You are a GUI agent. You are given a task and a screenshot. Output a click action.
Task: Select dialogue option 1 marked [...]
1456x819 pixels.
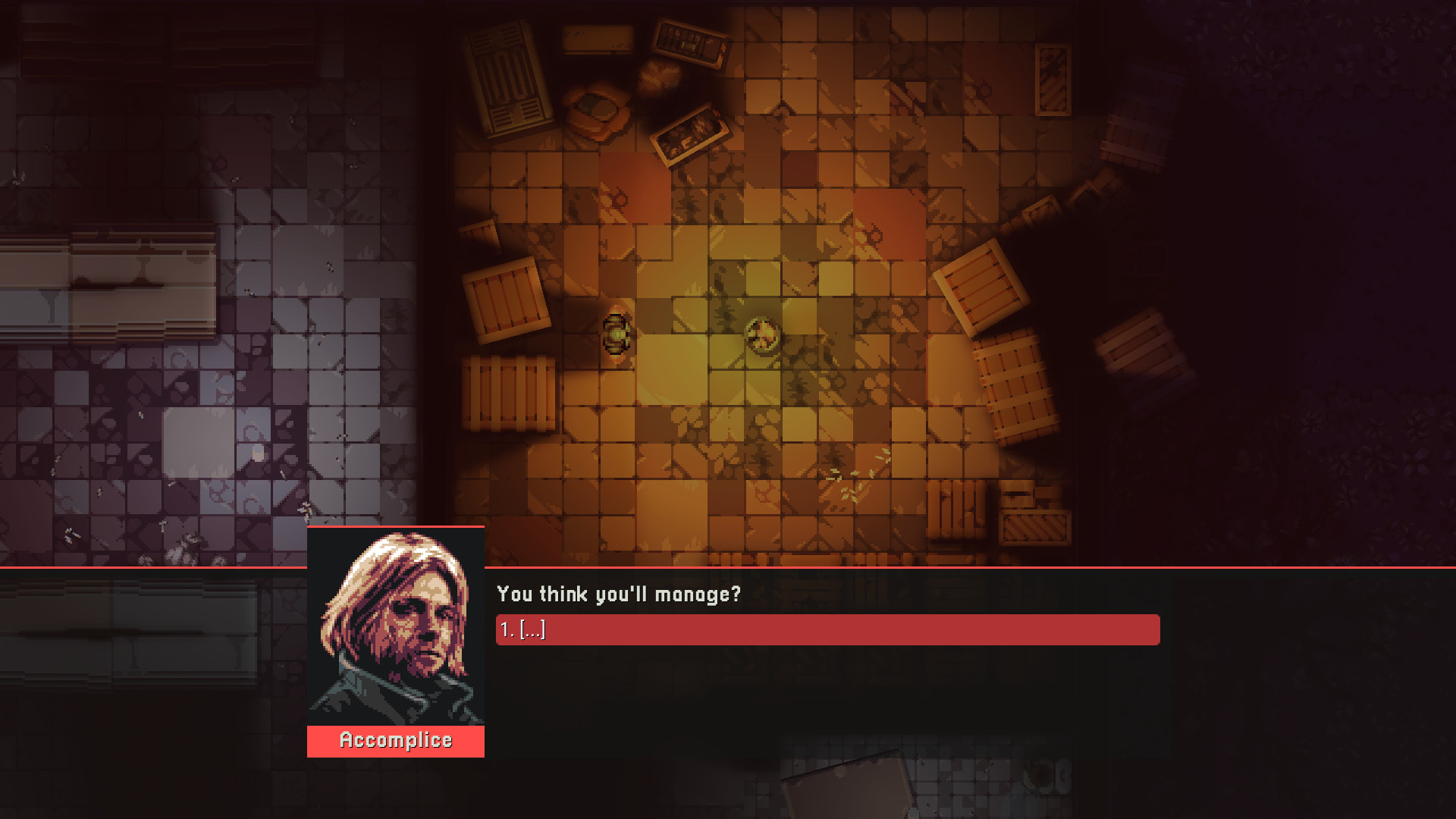click(827, 629)
